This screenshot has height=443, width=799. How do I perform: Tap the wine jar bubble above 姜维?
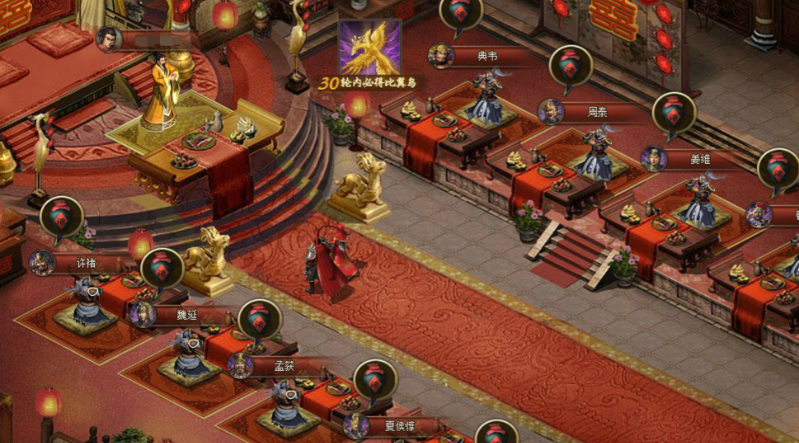[673, 111]
